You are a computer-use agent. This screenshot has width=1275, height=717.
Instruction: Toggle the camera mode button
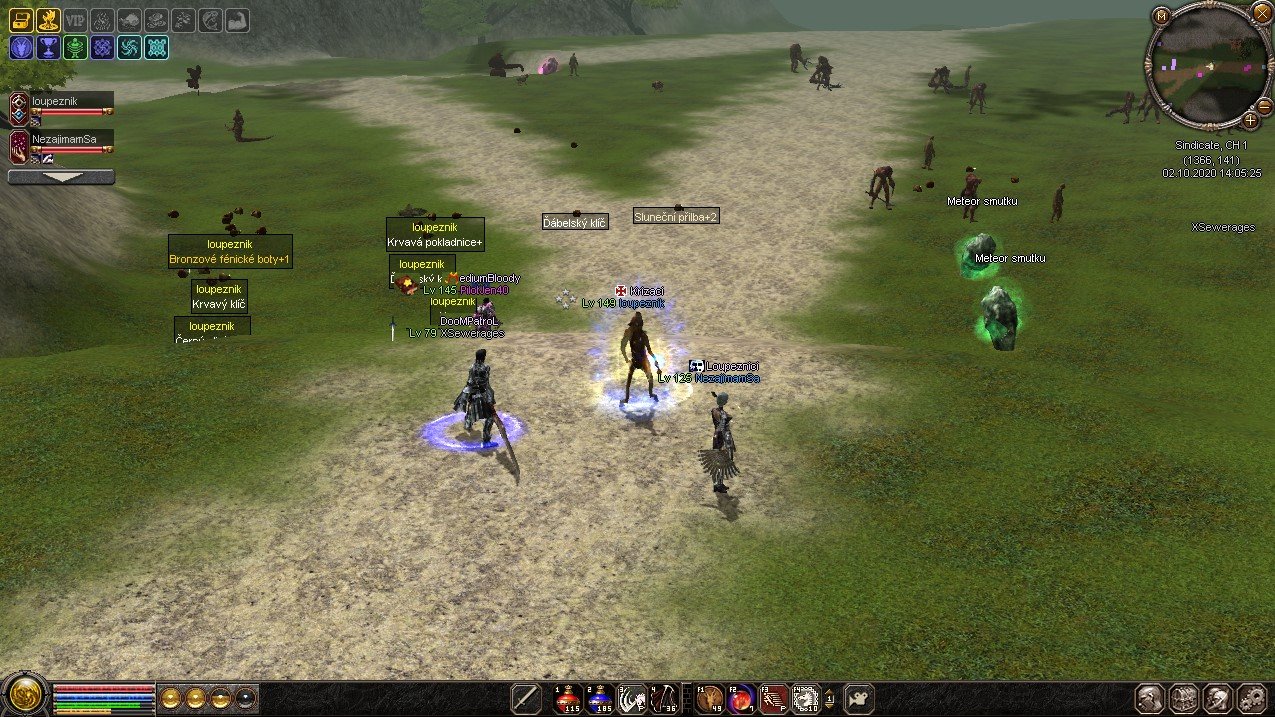pos(858,698)
